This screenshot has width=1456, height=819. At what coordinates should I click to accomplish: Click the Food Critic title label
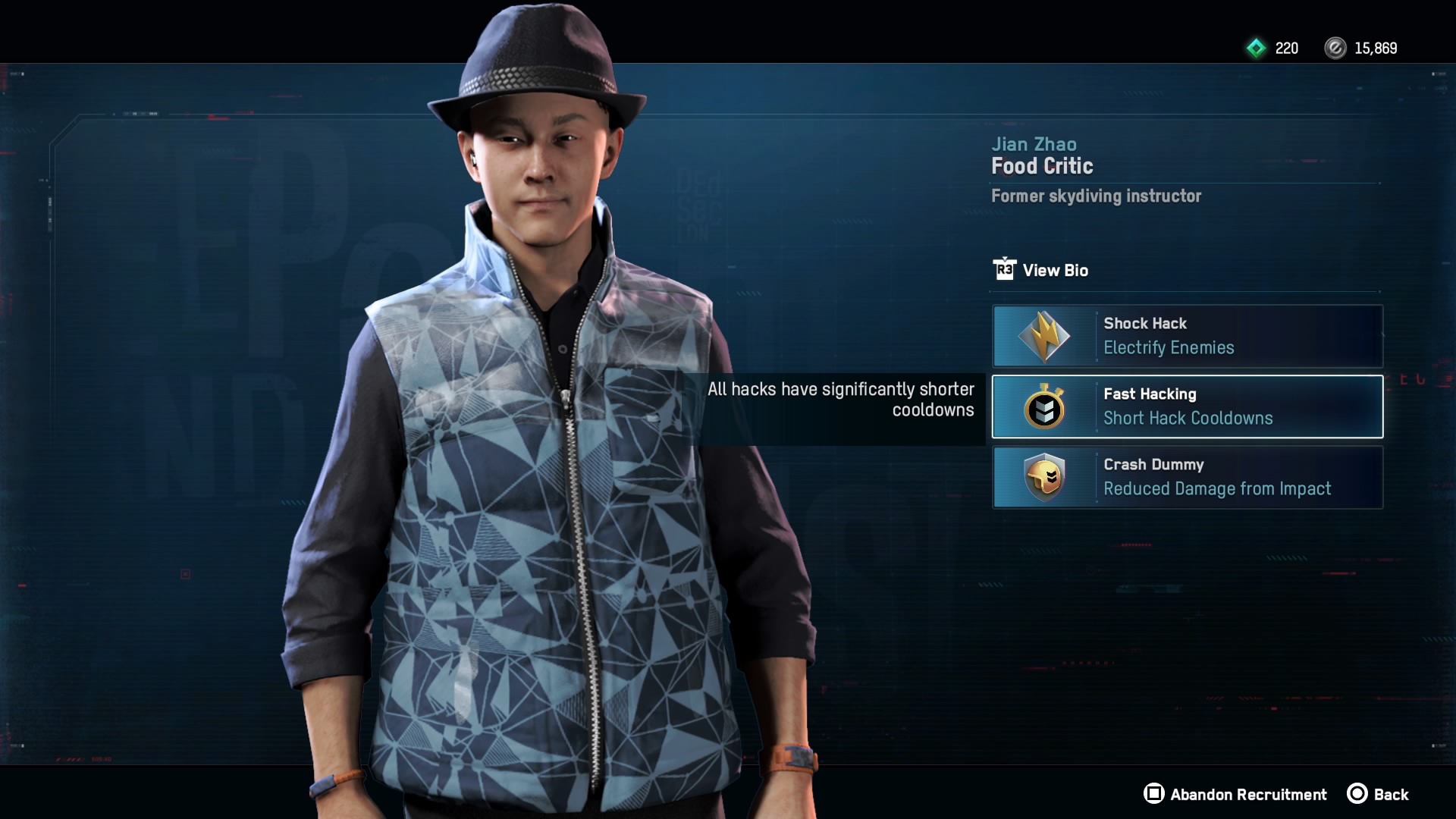pos(1042,166)
